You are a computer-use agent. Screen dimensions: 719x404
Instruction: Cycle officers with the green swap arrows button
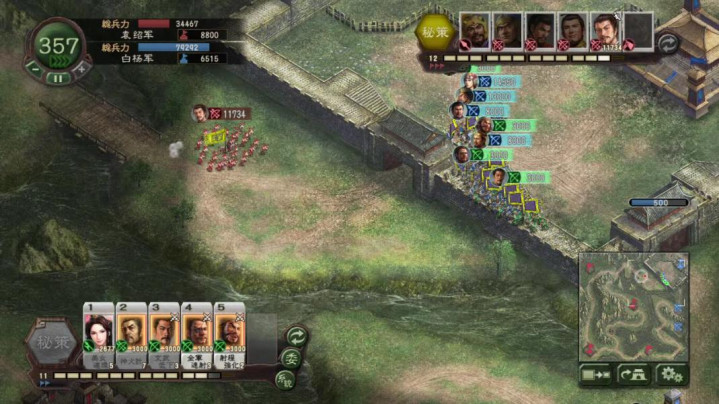coord(296,336)
